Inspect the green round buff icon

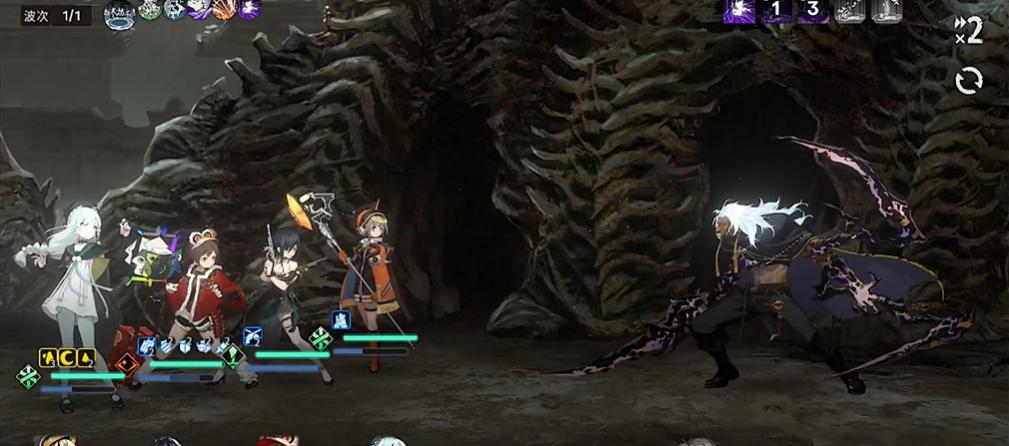pos(150,10)
